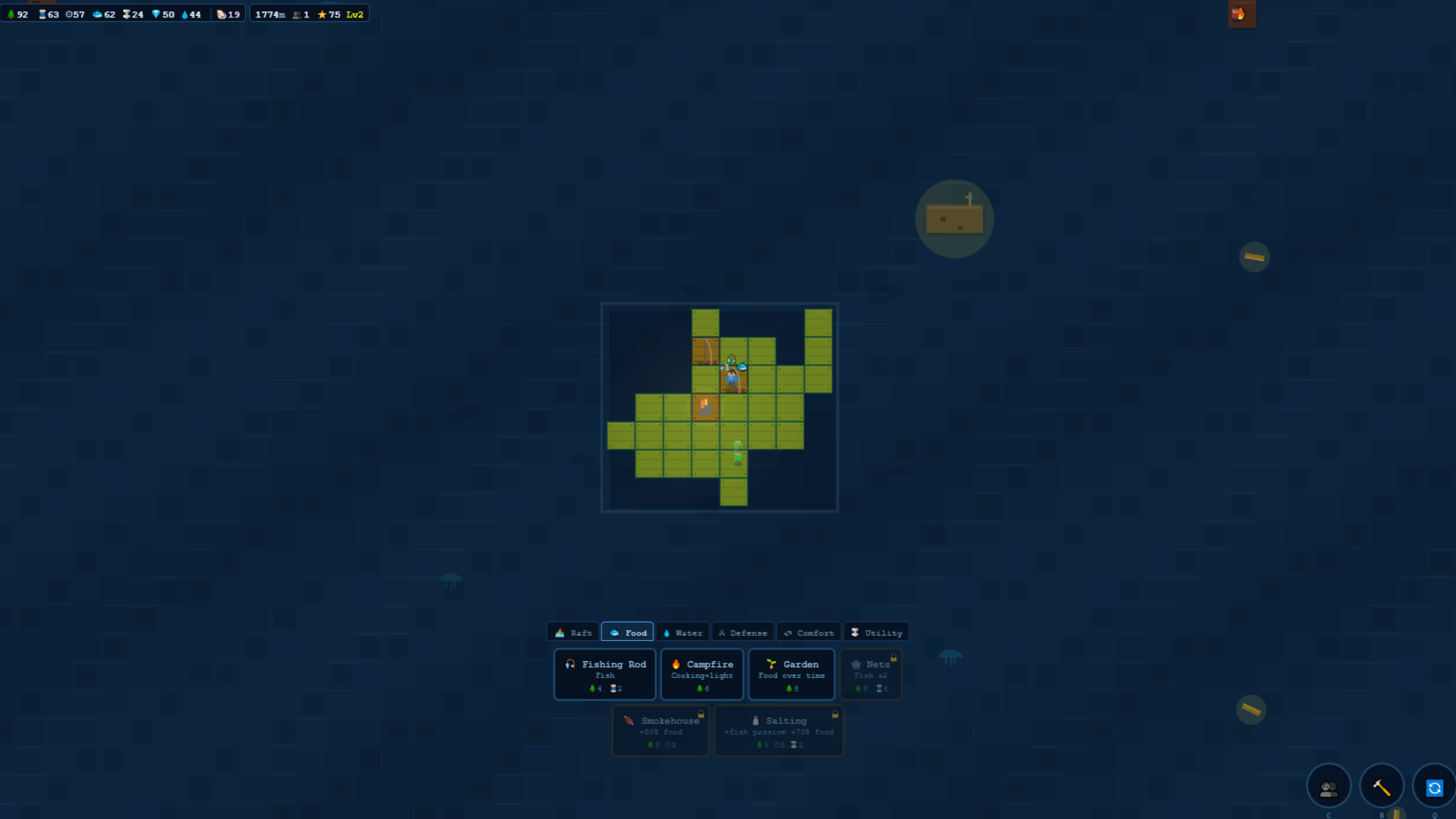The image size is (1456, 819).
Task: Select the hammer build tool (B)
Action: (1382, 786)
